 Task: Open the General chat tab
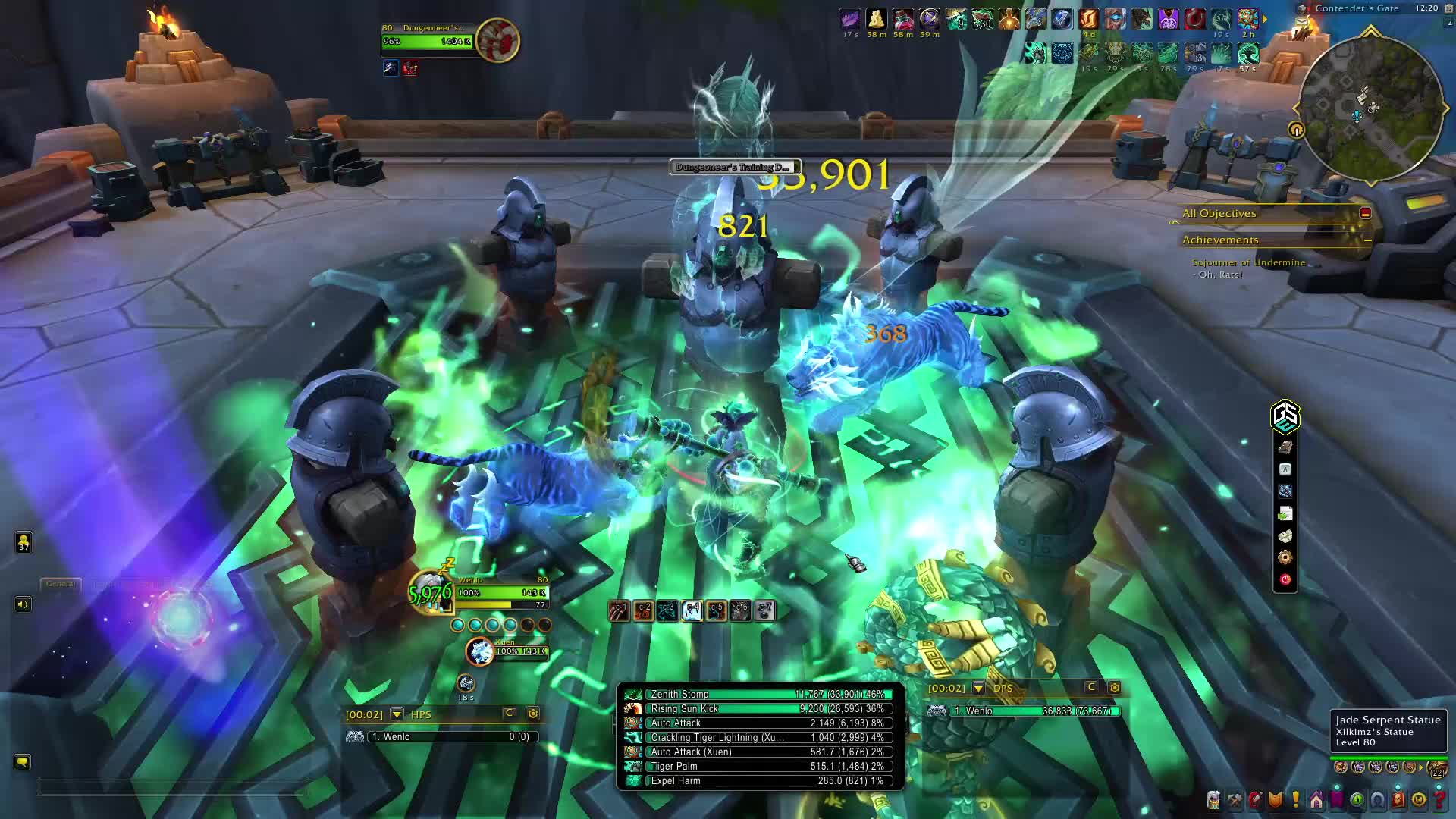pyautogui.click(x=60, y=584)
